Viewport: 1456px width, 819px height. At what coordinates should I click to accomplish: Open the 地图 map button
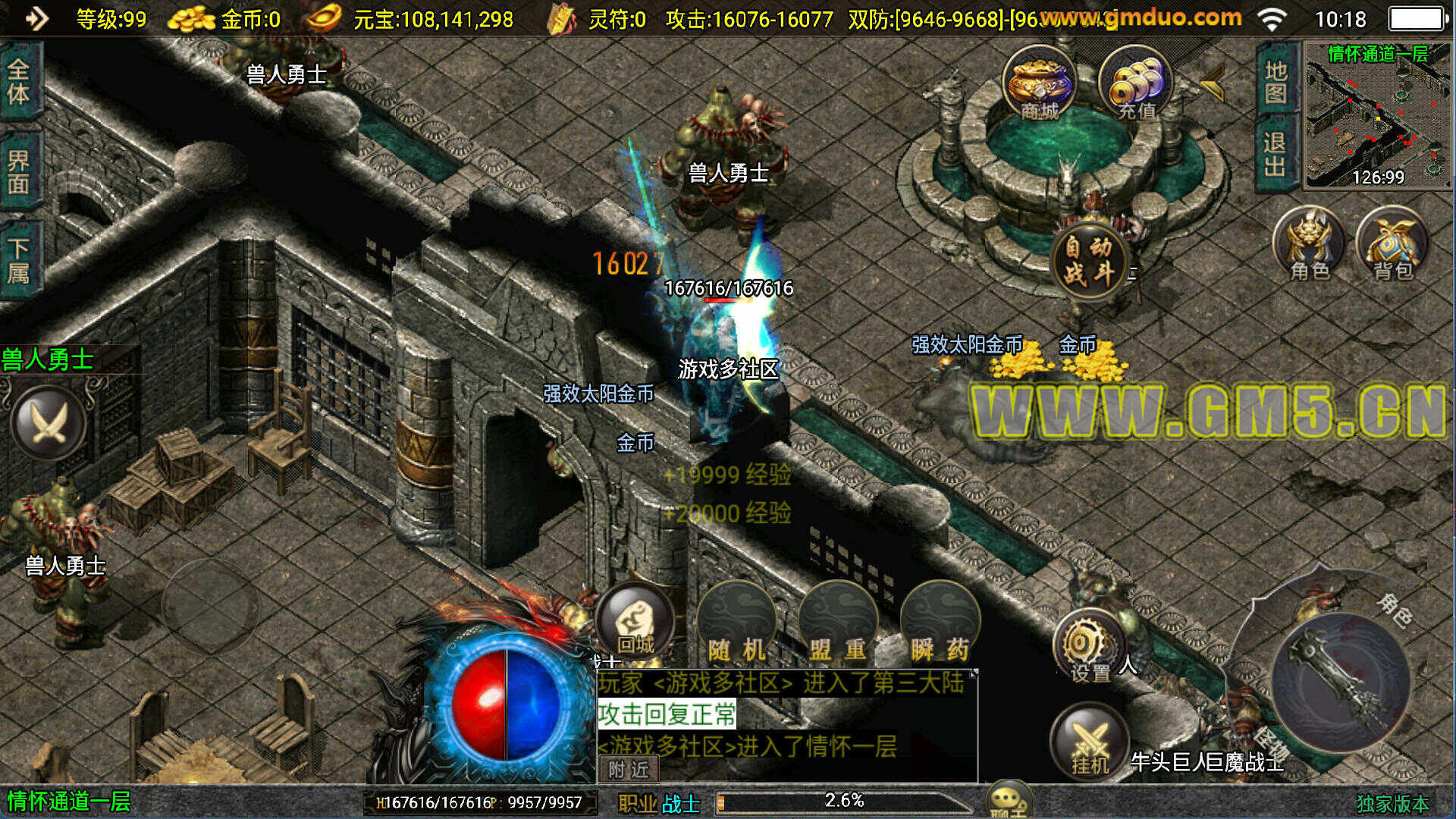point(1276,80)
